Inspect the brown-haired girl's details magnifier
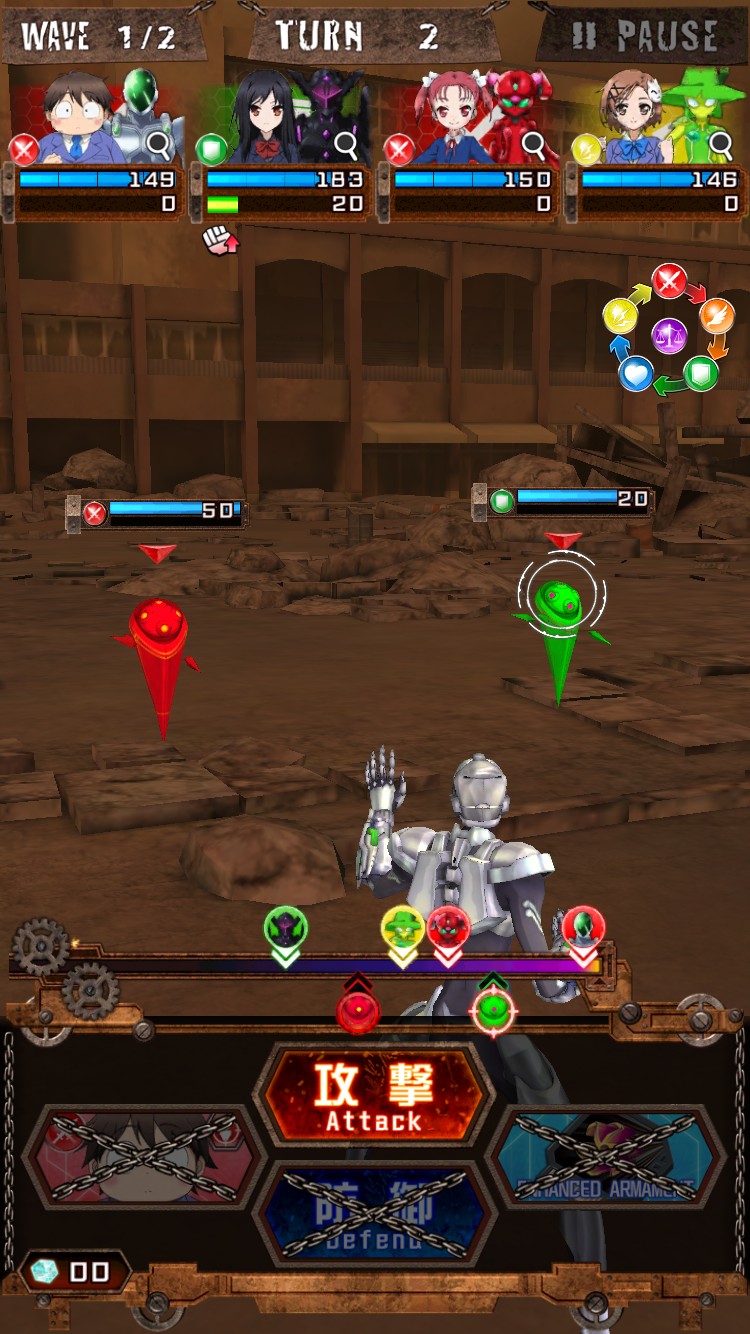The image size is (750, 1334). pyautogui.click(x=721, y=146)
